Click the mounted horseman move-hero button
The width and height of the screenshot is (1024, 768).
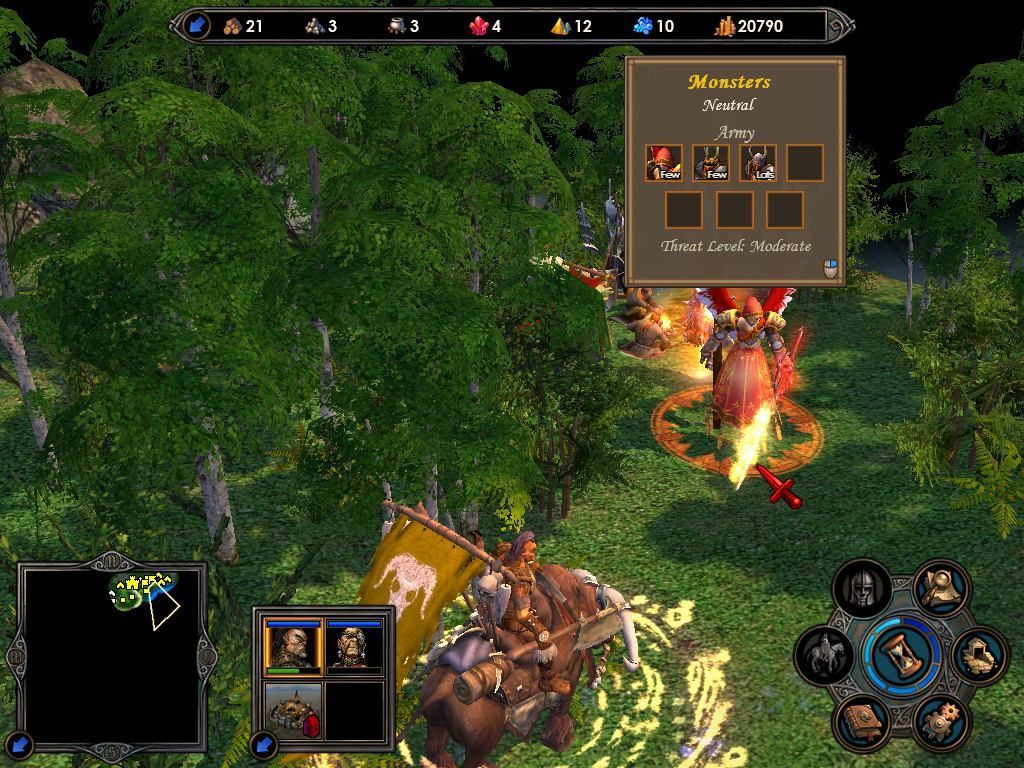[825, 656]
